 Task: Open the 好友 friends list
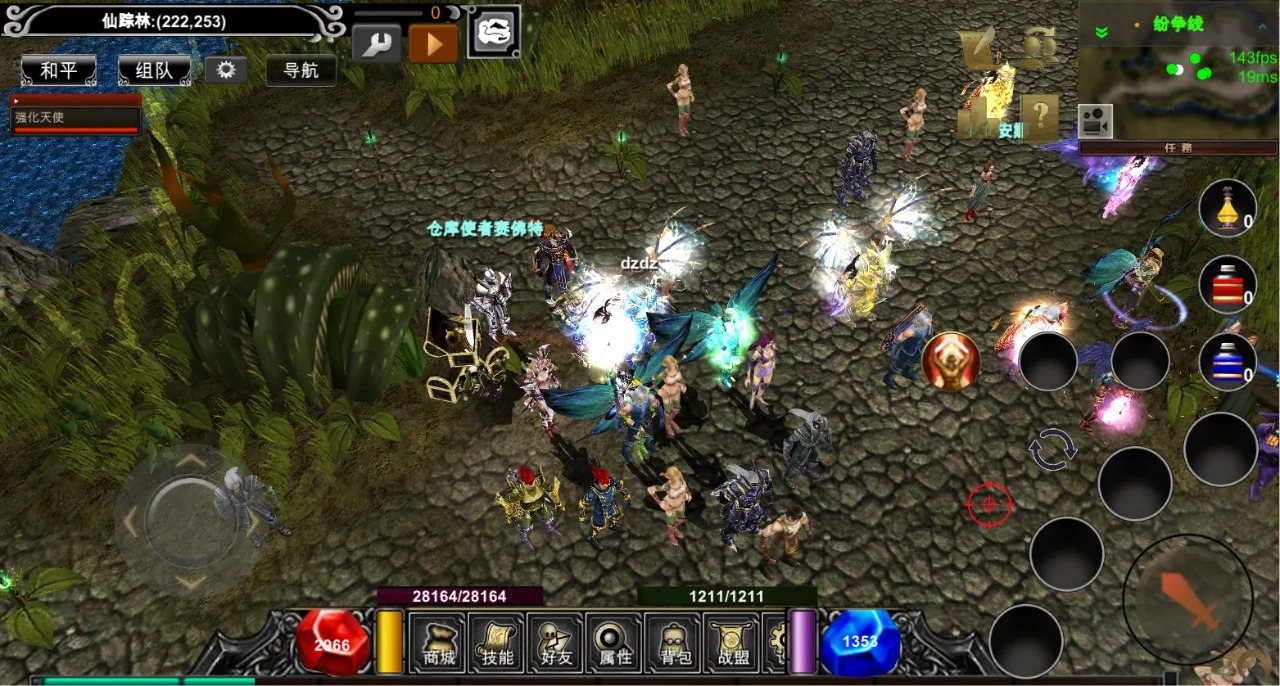point(556,645)
